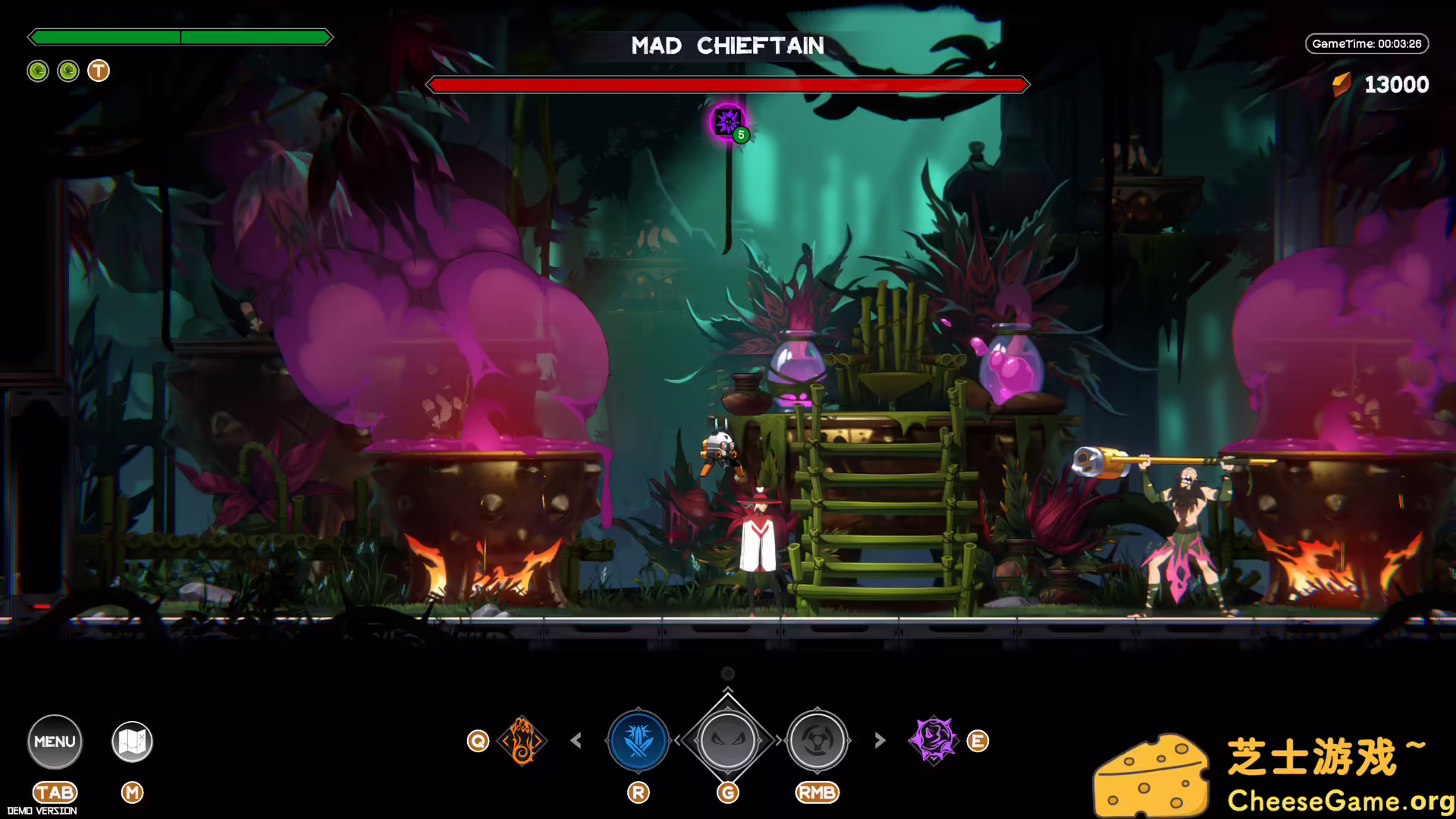Click the player's green health bar
The image size is (1456, 819).
click(x=180, y=36)
